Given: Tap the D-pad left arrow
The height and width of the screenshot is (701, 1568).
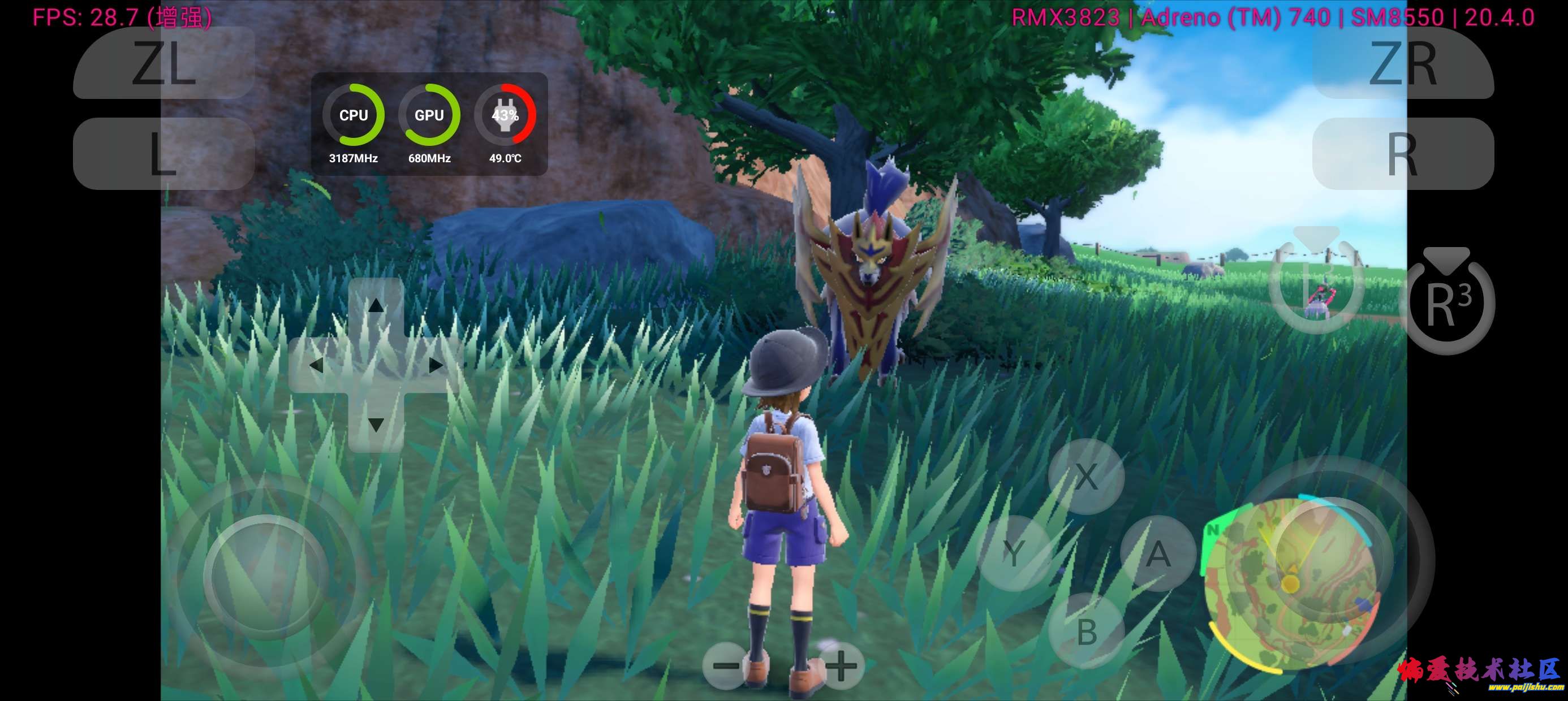Looking at the screenshot, I should point(316,365).
